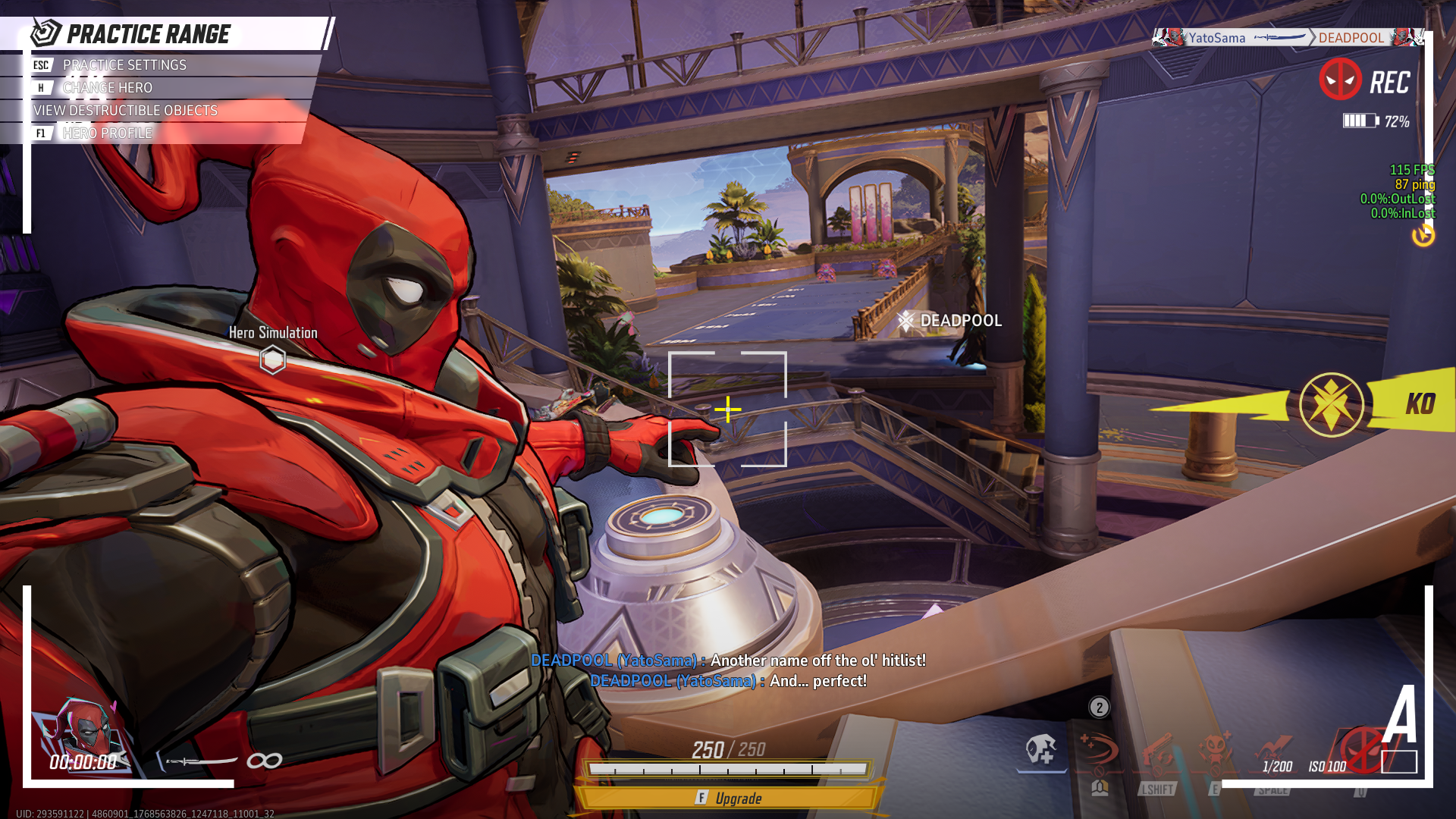Select Deadpool's pistol ability icon (LSHIFT)
This screenshot has height=819, width=1456.
[x=1159, y=750]
